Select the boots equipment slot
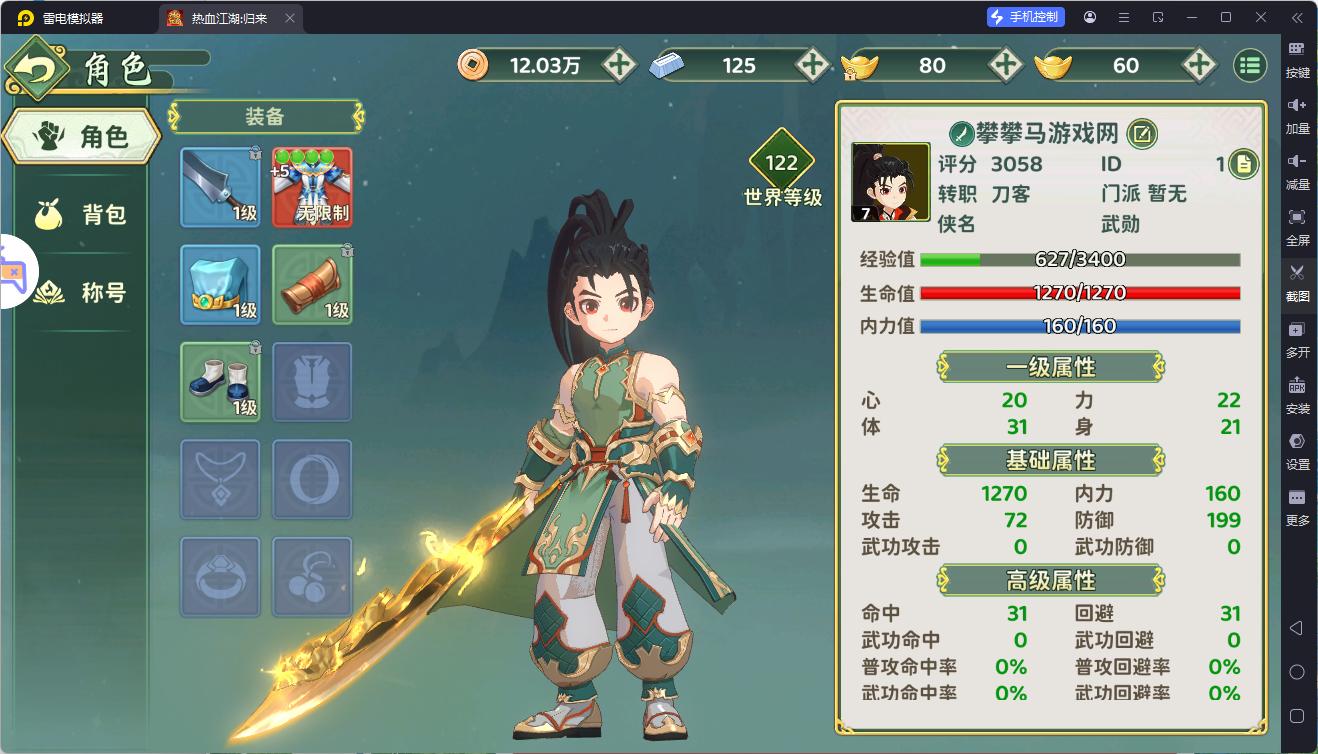The width and height of the screenshot is (1318, 754). pos(220,382)
